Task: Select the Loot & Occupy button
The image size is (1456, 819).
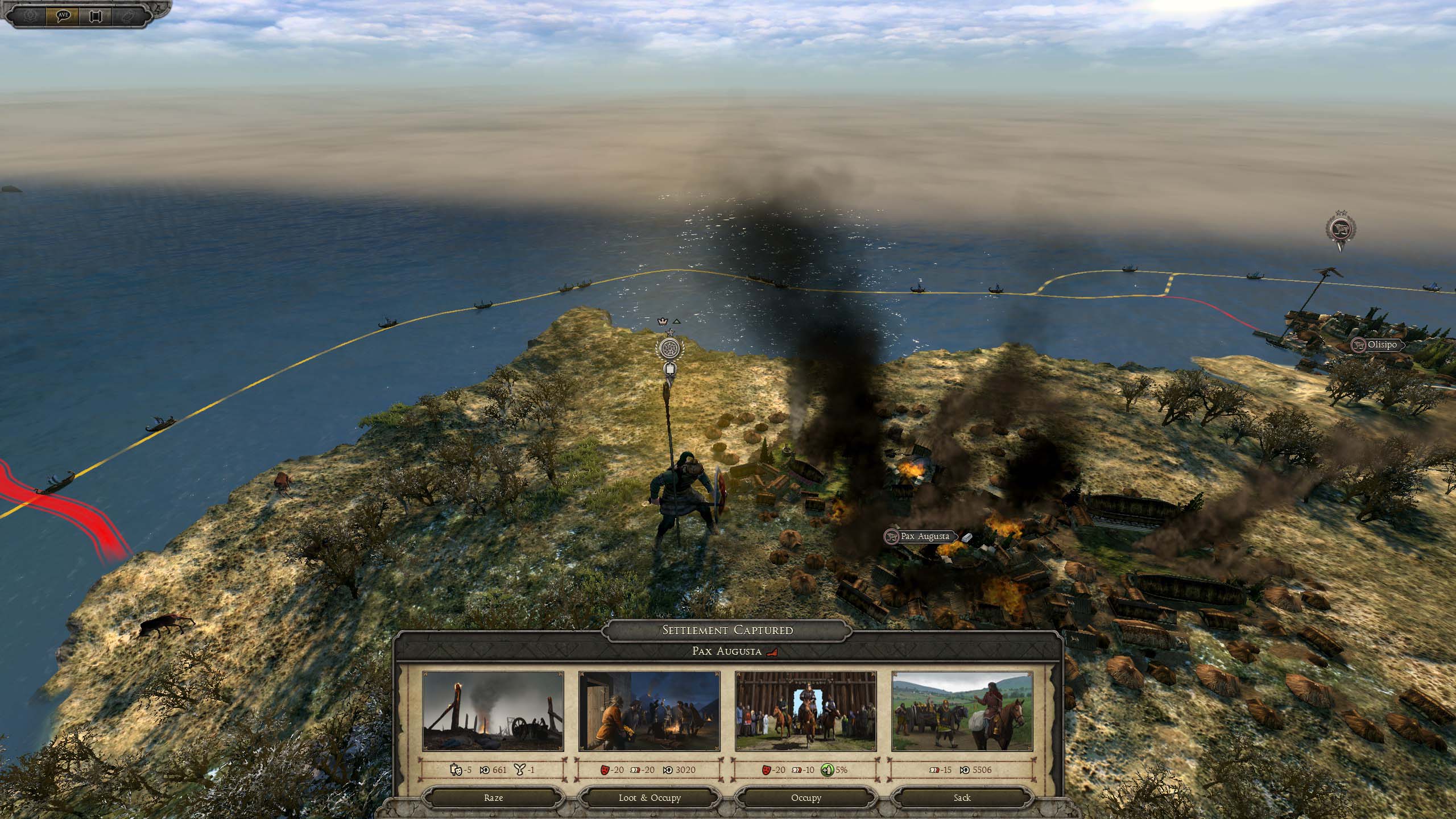Action: (x=650, y=797)
